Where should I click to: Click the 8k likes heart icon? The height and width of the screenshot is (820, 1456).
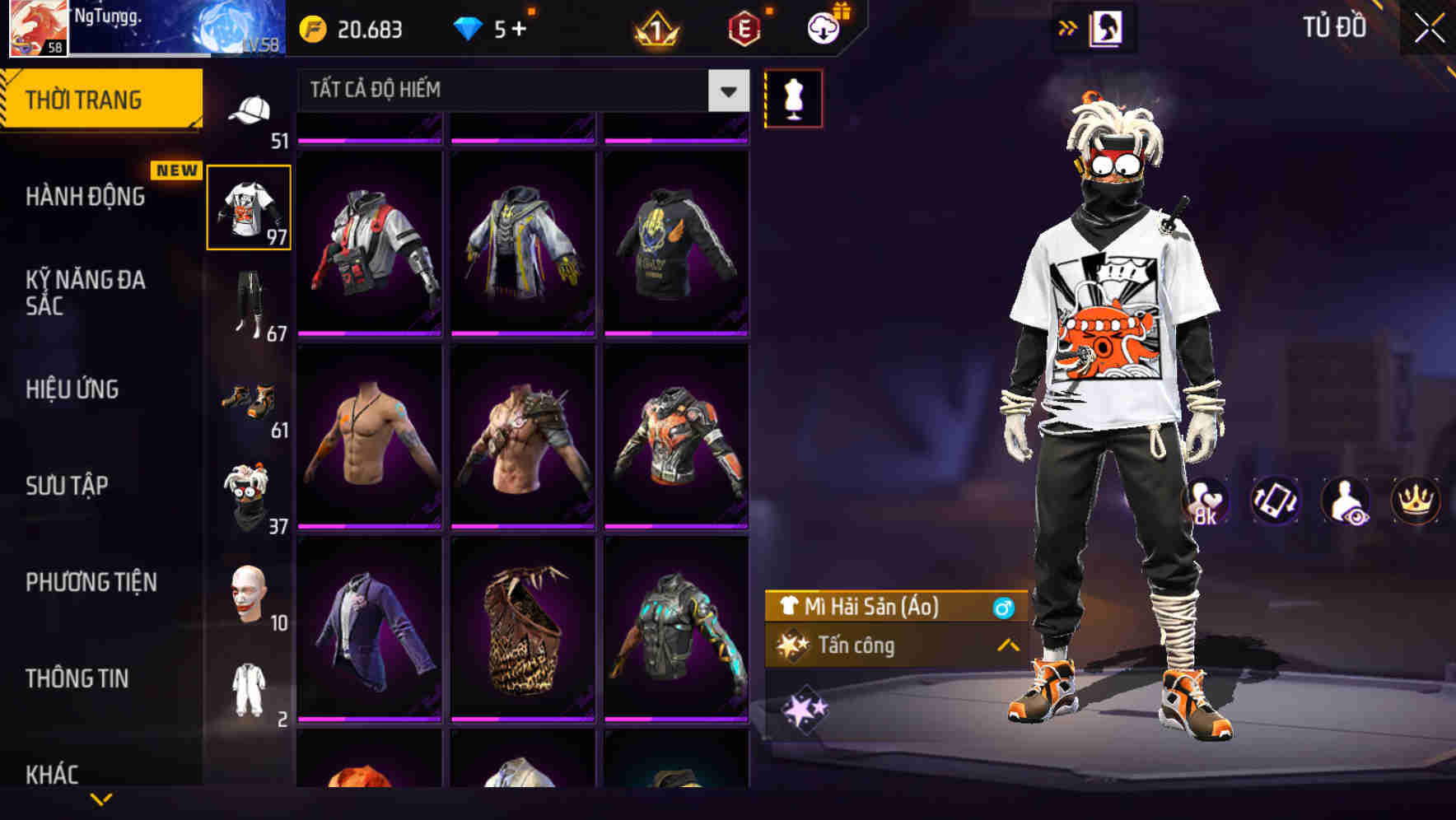pos(1205,501)
